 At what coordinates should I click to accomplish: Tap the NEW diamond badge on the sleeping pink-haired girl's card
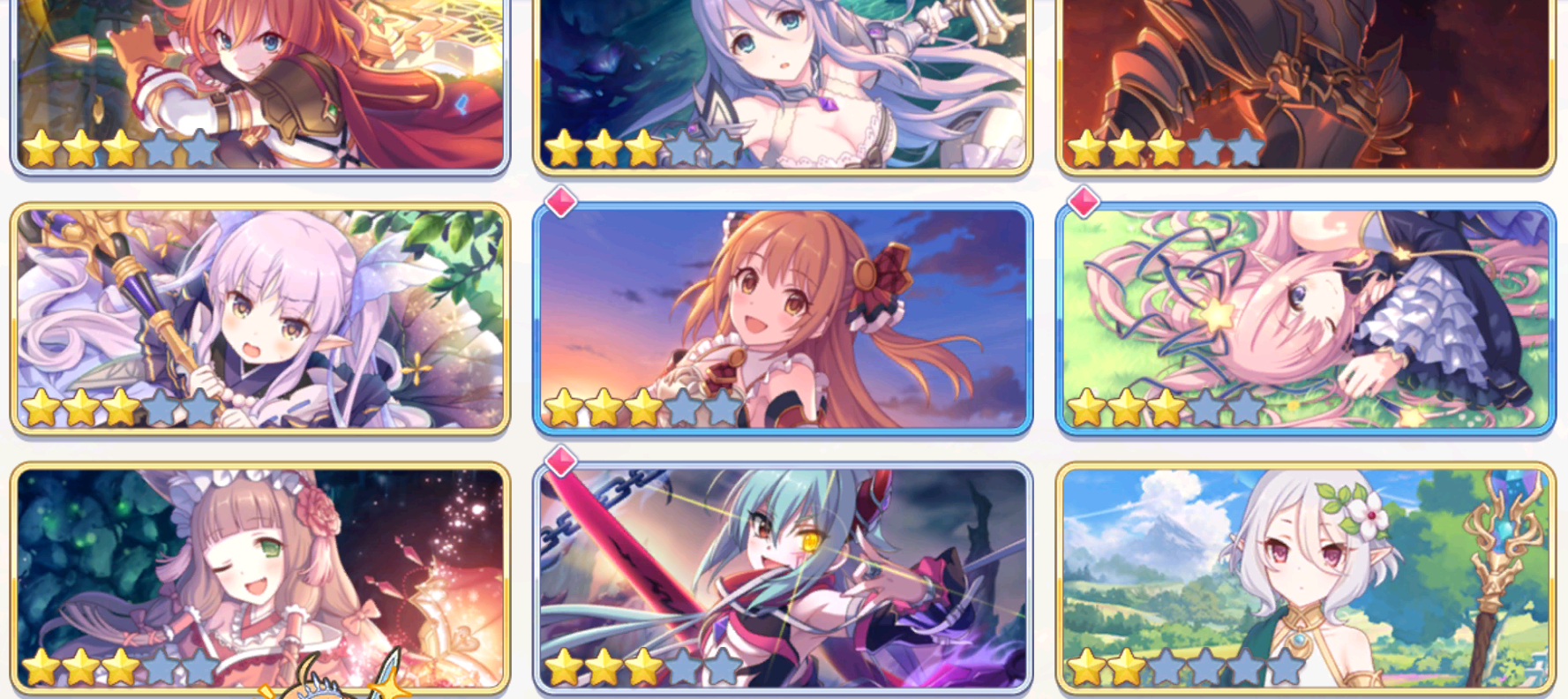pyautogui.click(x=1082, y=201)
